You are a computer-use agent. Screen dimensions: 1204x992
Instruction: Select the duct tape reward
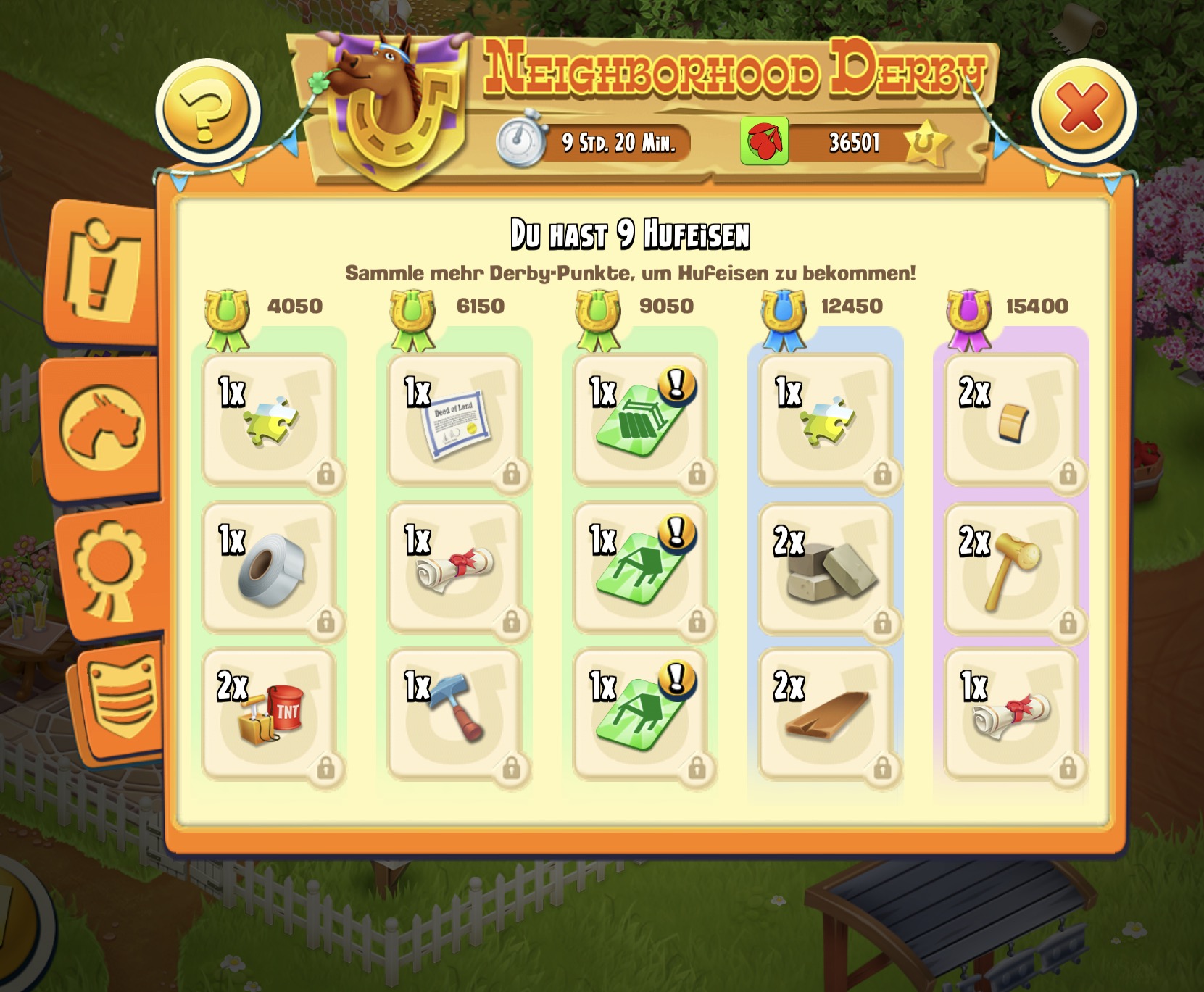269,569
